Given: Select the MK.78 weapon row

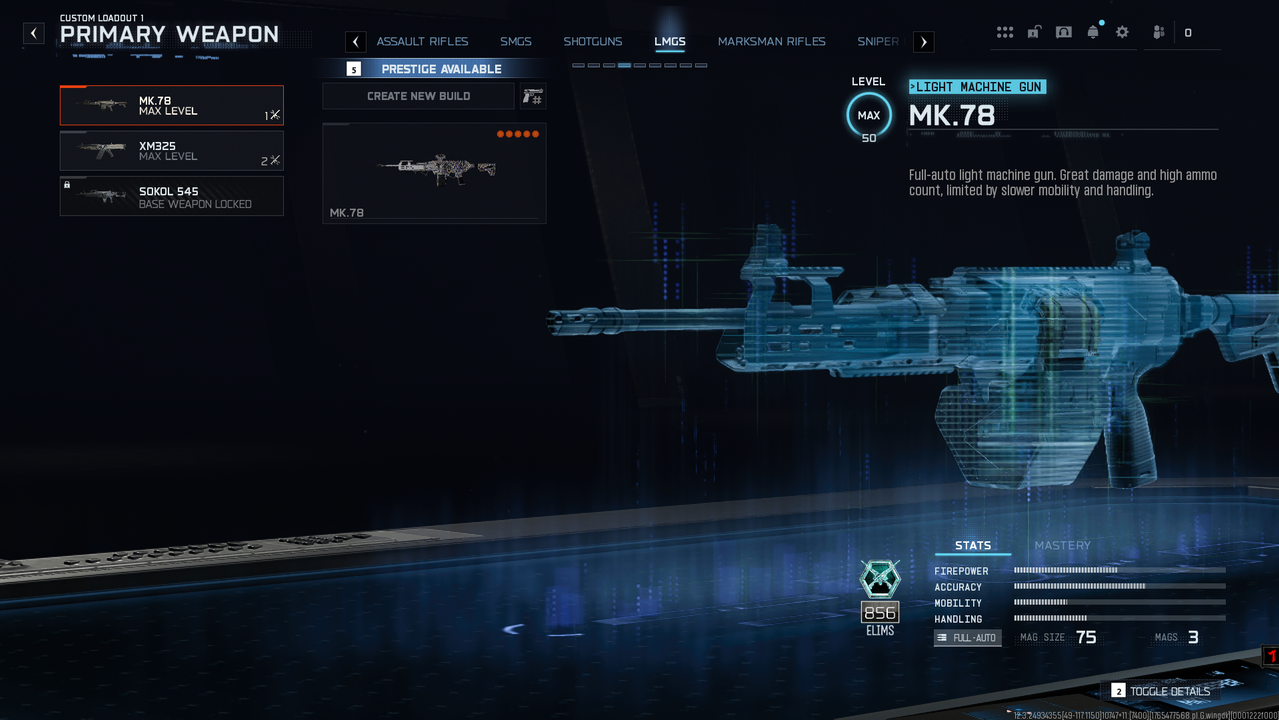Looking at the screenshot, I should tap(171, 105).
